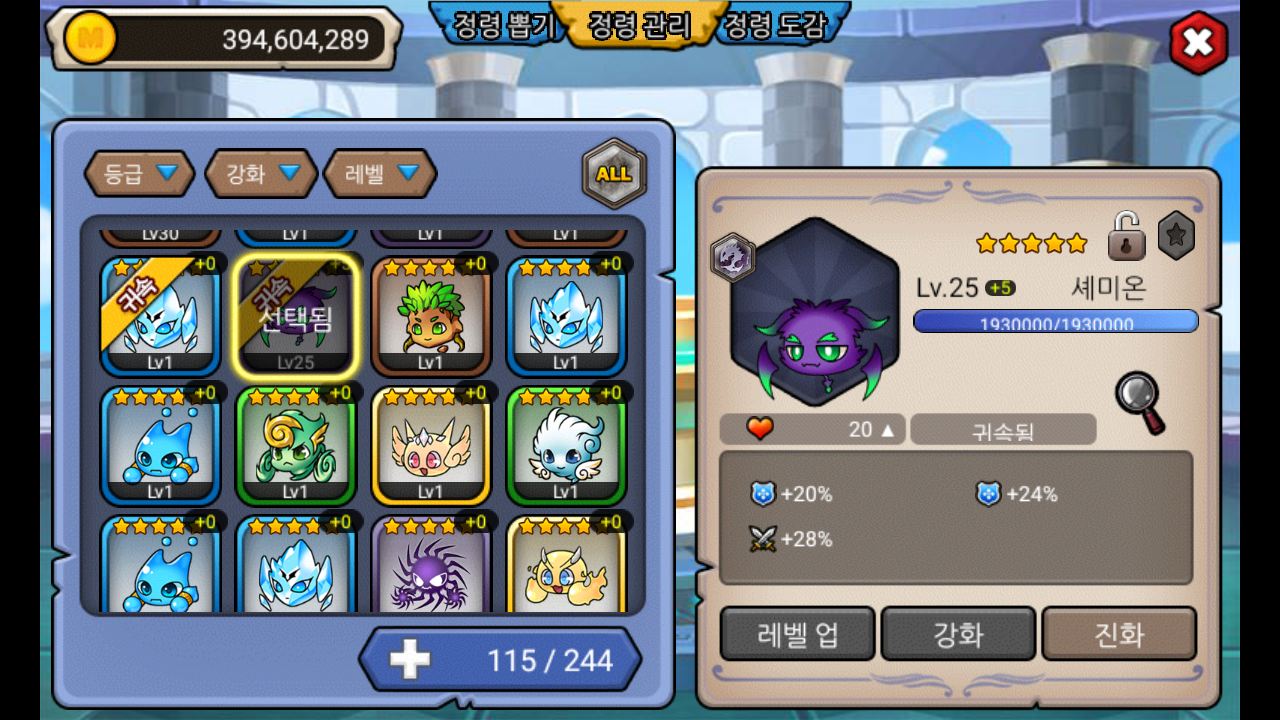Tap the 레벨 업 button
Image resolution: width=1280 pixels, height=720 pixels.
click(797, 634)
